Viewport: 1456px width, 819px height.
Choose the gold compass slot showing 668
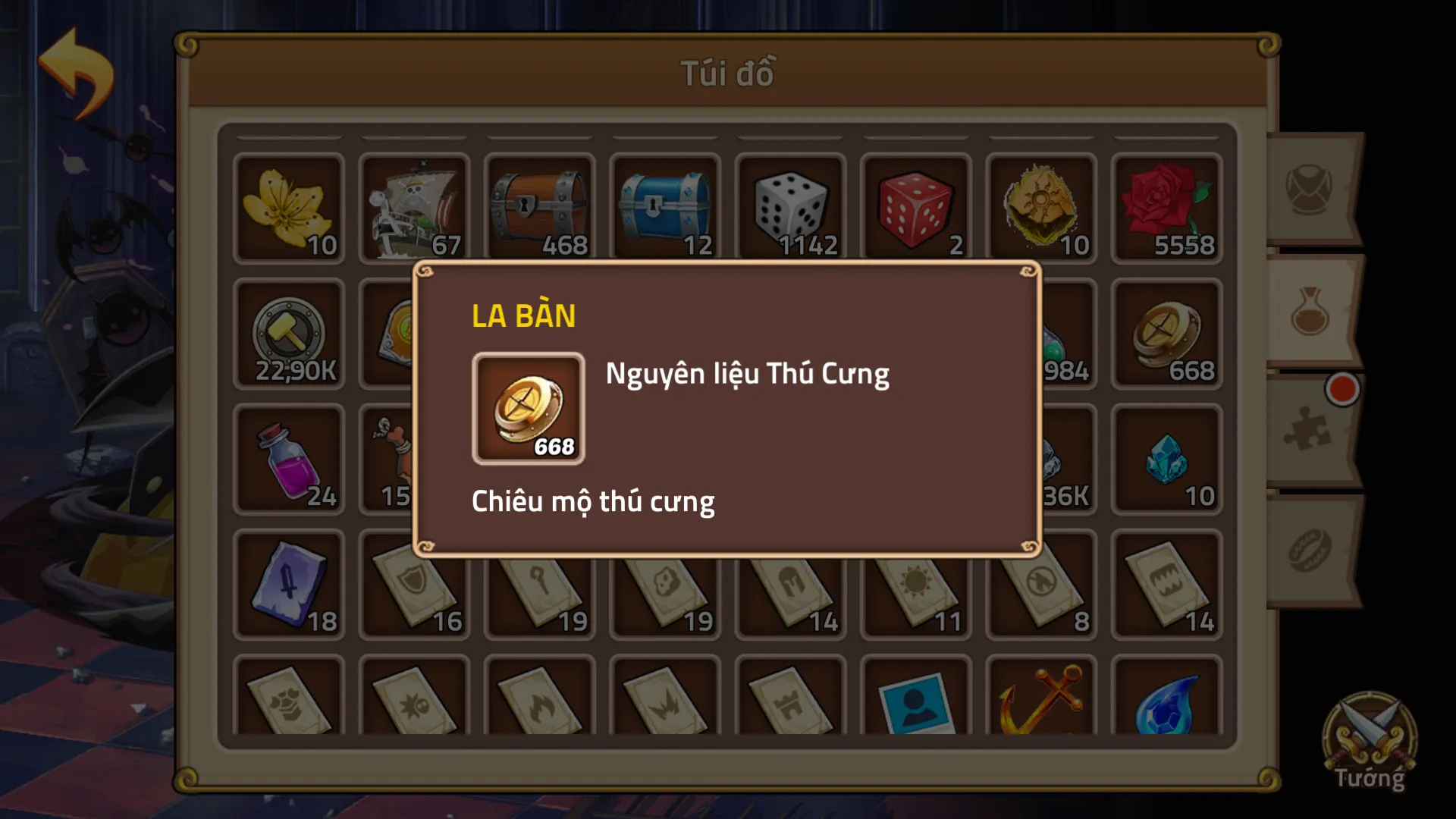(x=1166, y=334)
